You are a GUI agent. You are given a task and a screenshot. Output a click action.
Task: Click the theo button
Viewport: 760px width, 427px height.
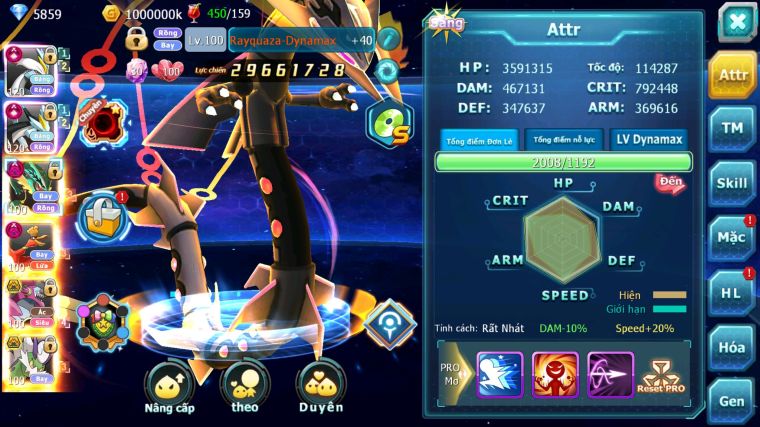245,388
